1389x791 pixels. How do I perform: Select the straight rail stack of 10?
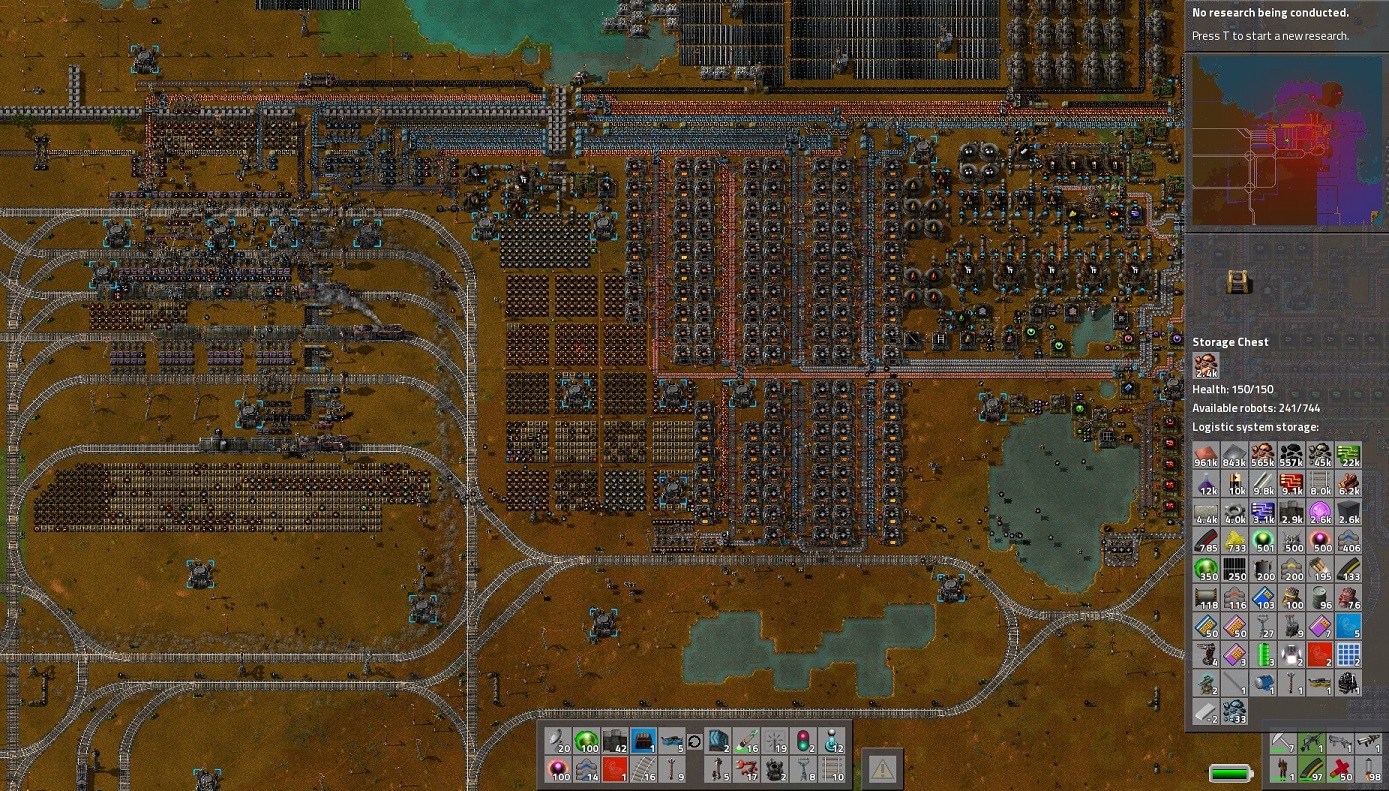(833, 769)
